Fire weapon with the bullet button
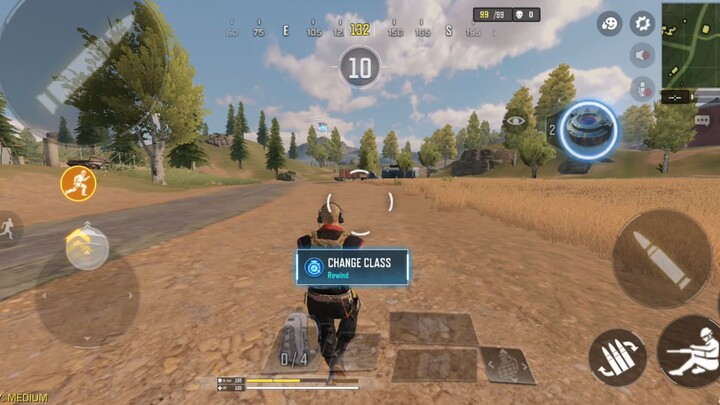Screen dimensions: 720x405 tap(662, 259)
